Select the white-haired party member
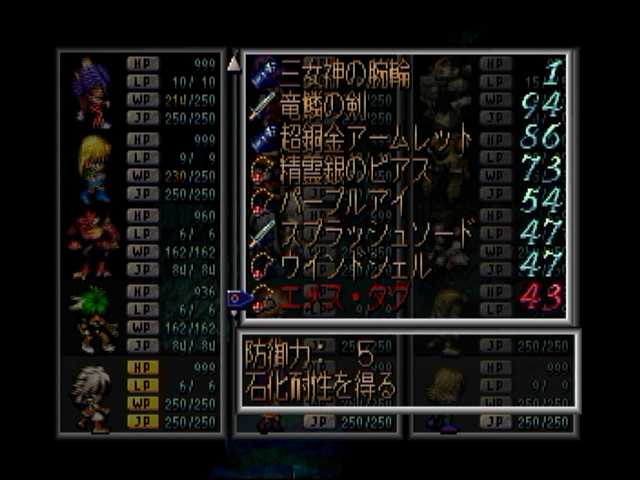Image resolution: width=640 pixels, height=480 pixels. tap(93, 397)
